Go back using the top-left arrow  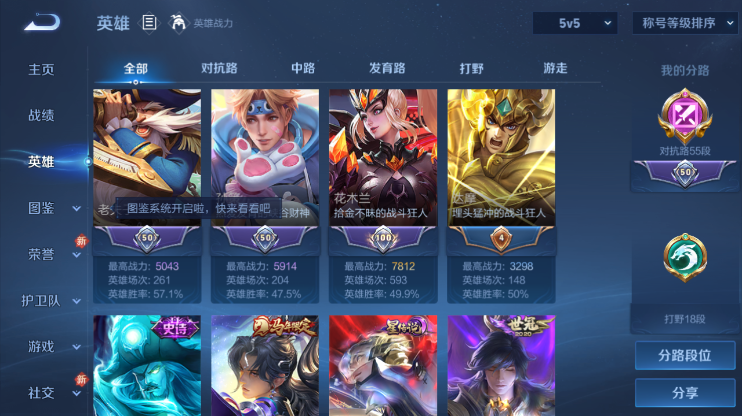pos(42,22)
